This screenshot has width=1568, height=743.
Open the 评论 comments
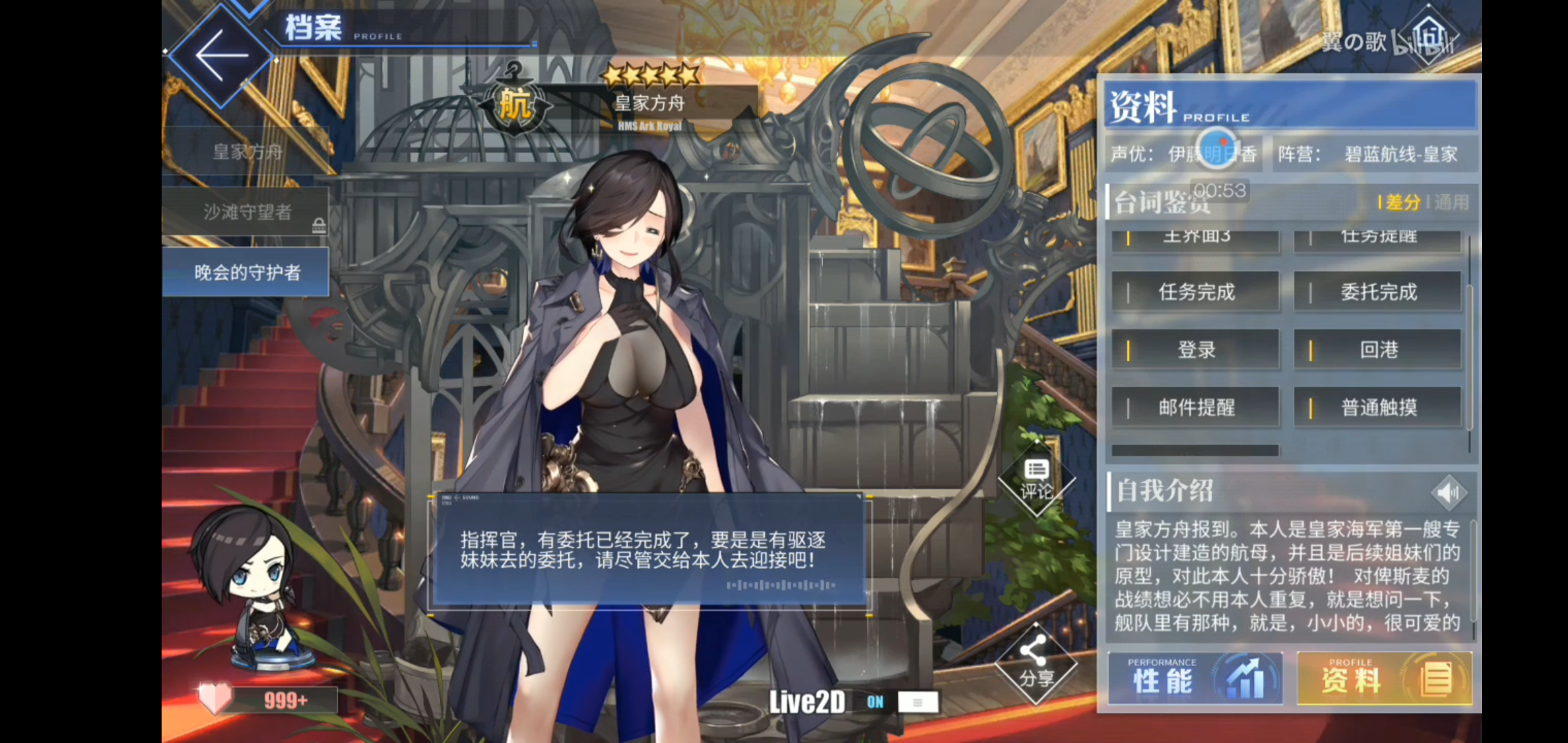(1036, 481)
